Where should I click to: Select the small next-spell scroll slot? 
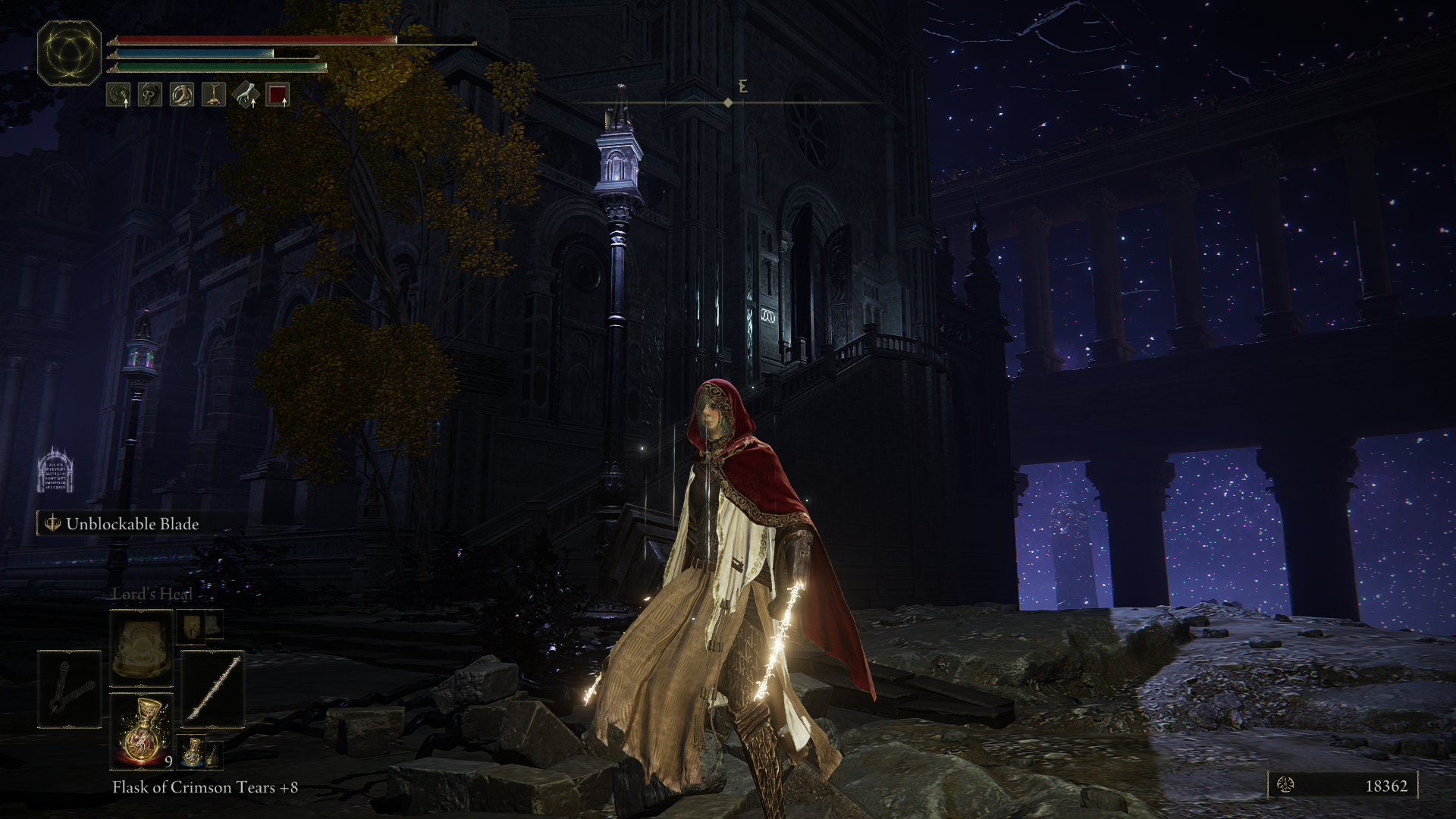tap(193, 626)
